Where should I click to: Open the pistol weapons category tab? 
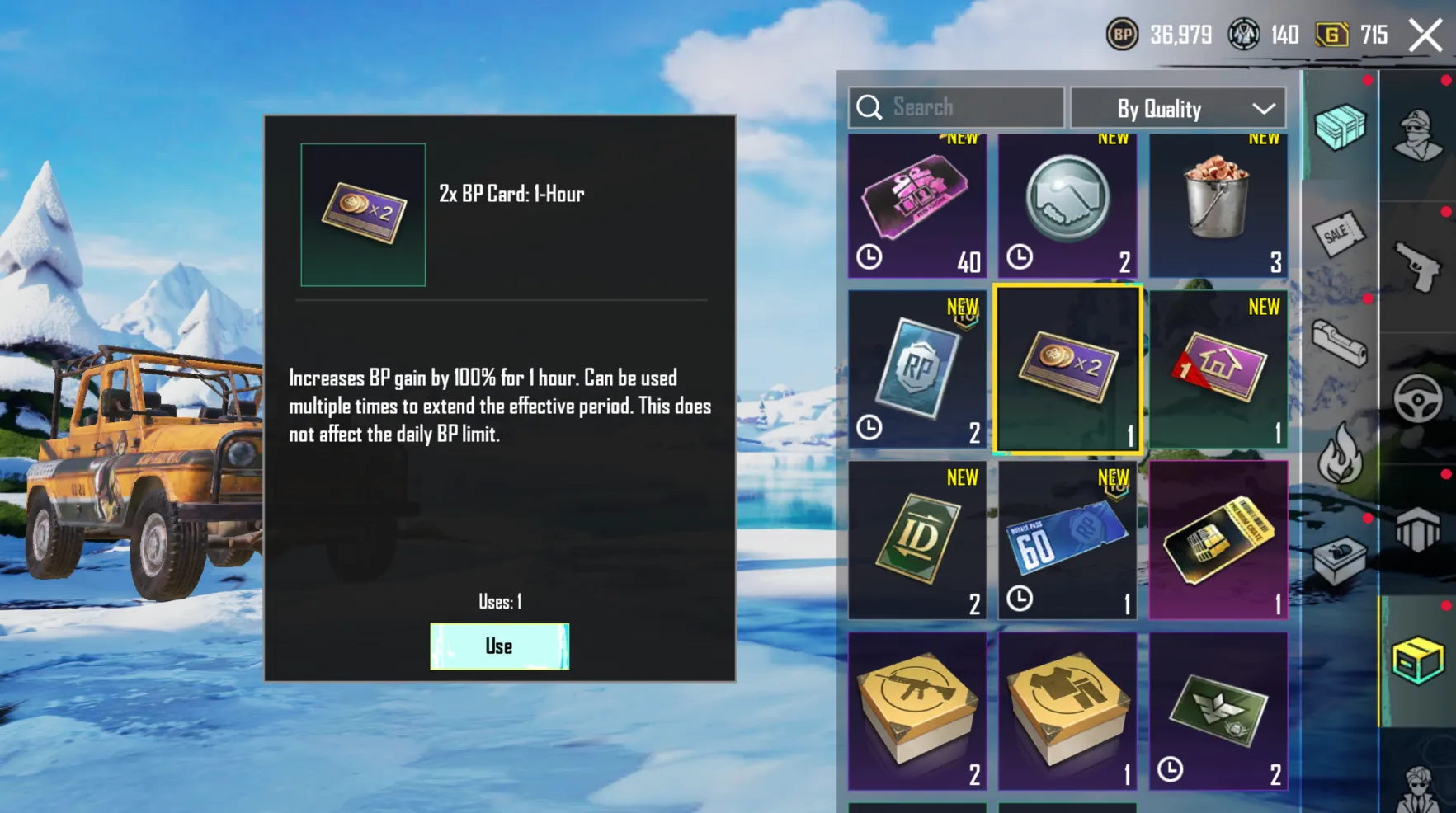pyautogui.click(x=1418, y=266)
